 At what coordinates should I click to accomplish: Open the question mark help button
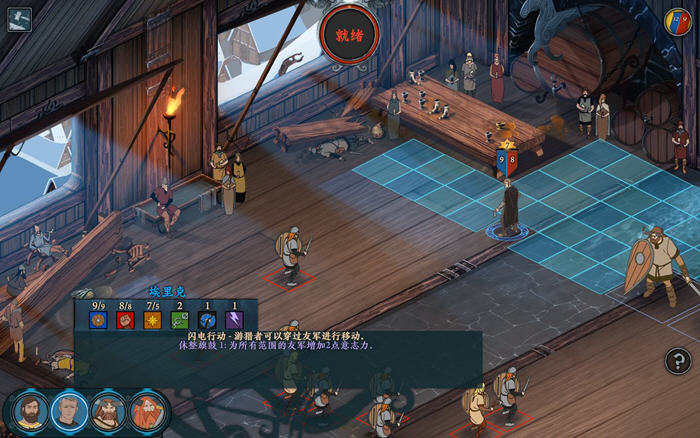pos(678,361)
